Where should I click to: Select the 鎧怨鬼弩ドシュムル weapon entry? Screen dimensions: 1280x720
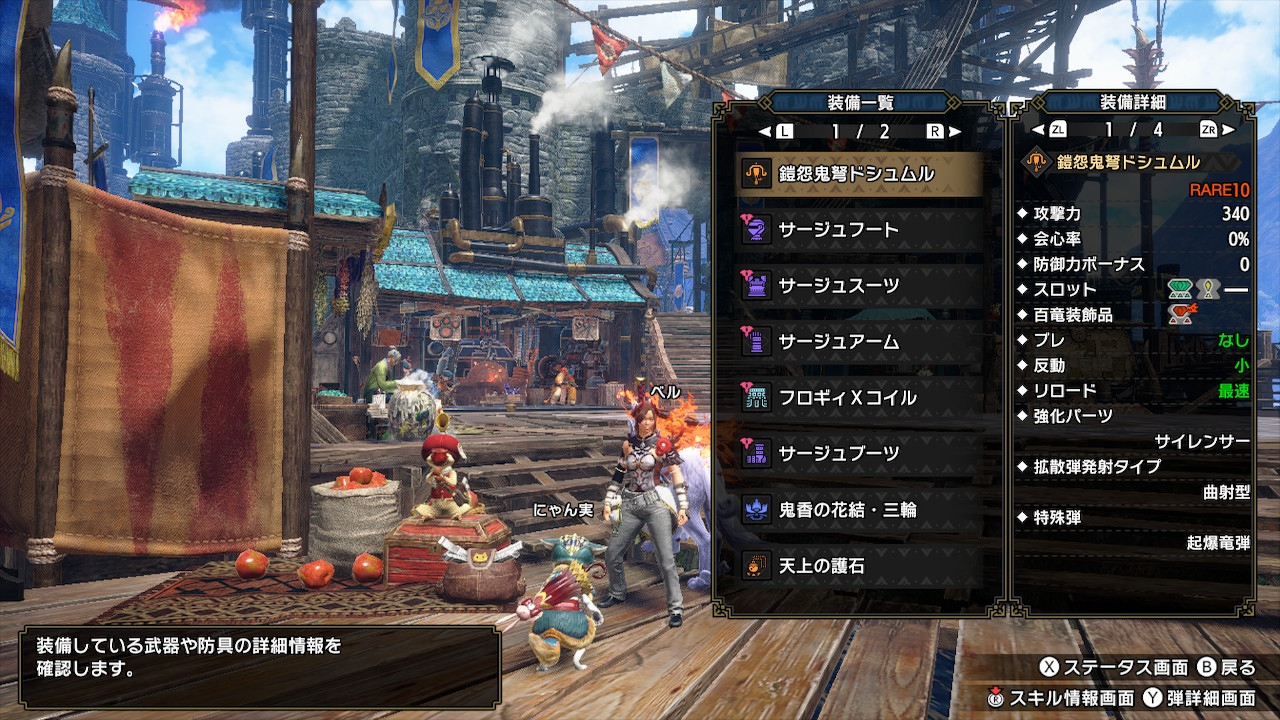(x=858, y=174)
